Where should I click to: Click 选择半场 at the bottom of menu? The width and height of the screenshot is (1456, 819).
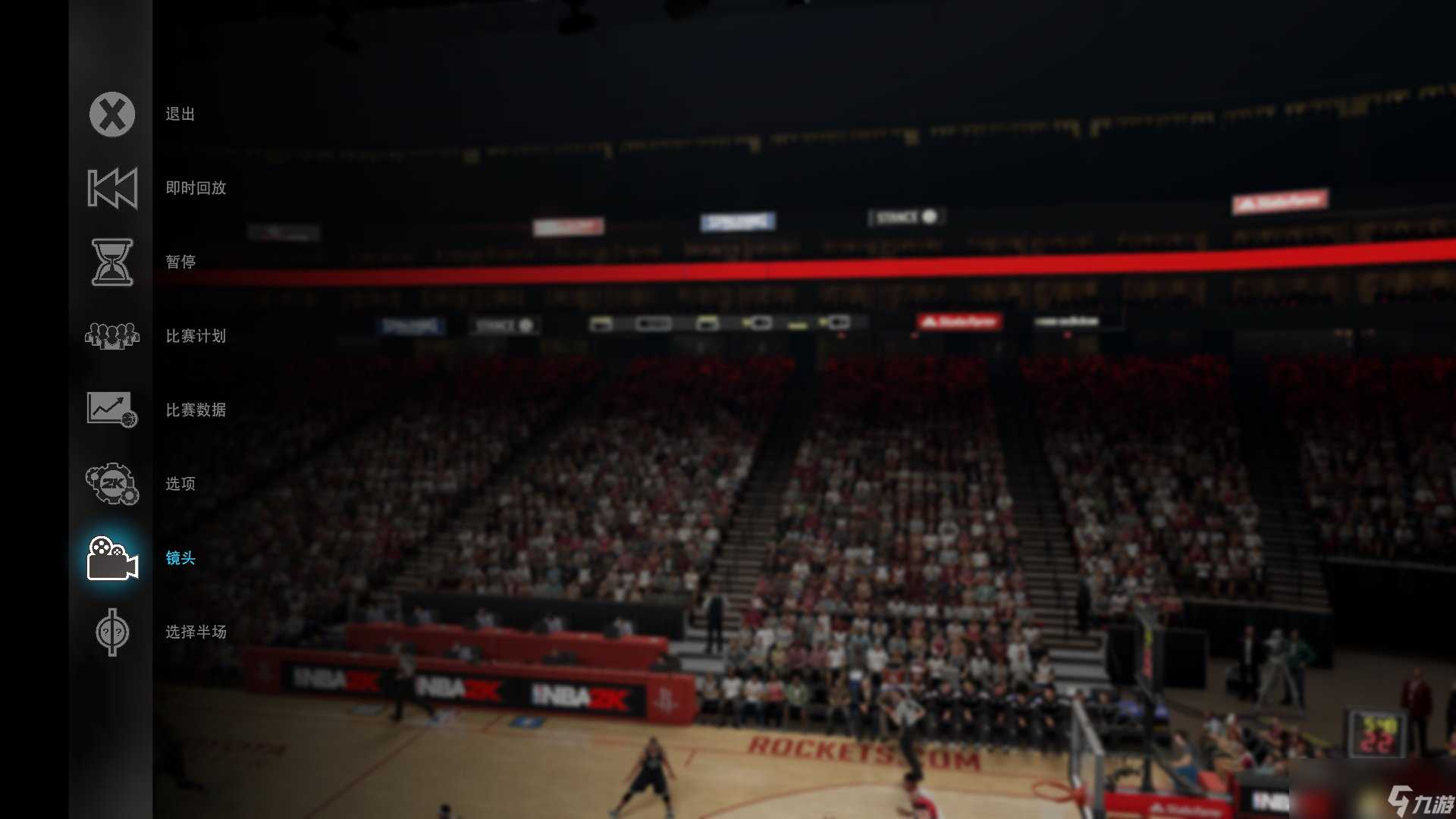[x=196, y=632]
